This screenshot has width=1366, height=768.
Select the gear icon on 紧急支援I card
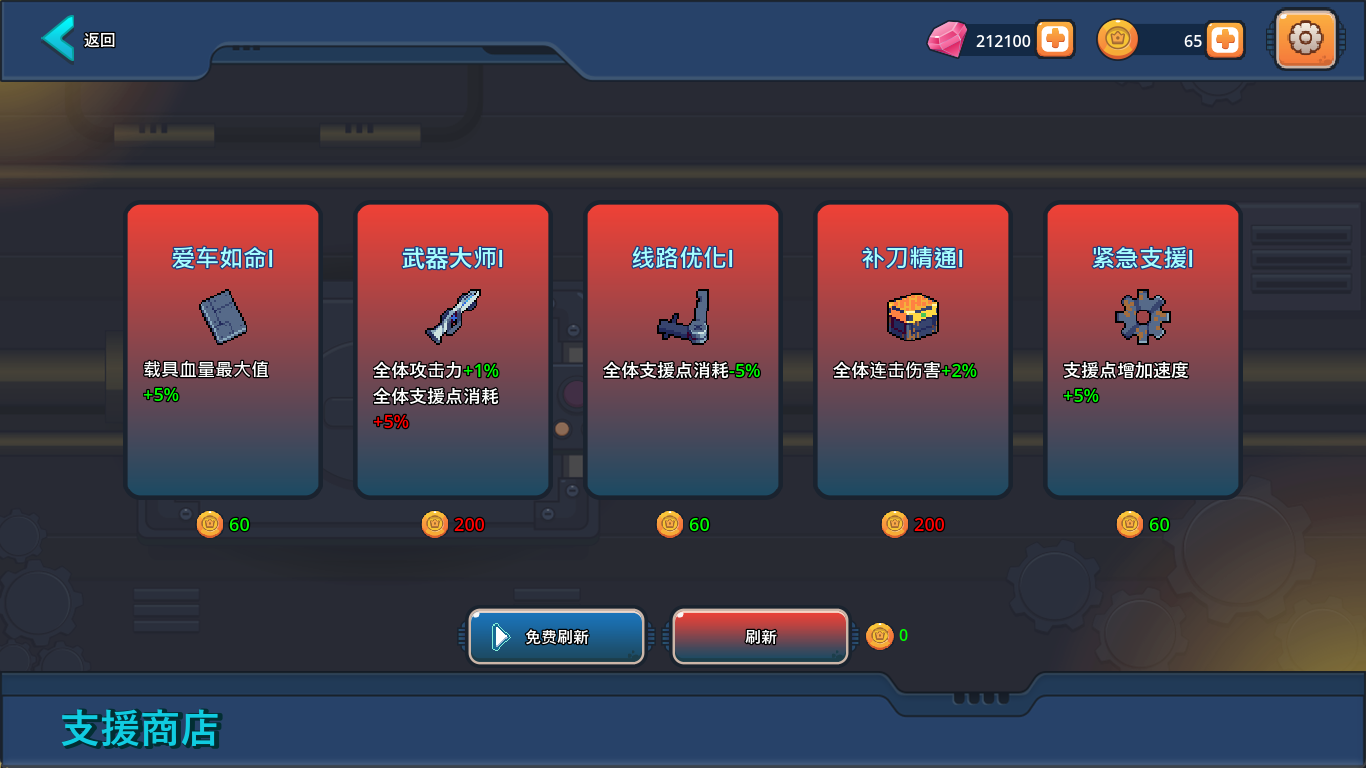1142,316
